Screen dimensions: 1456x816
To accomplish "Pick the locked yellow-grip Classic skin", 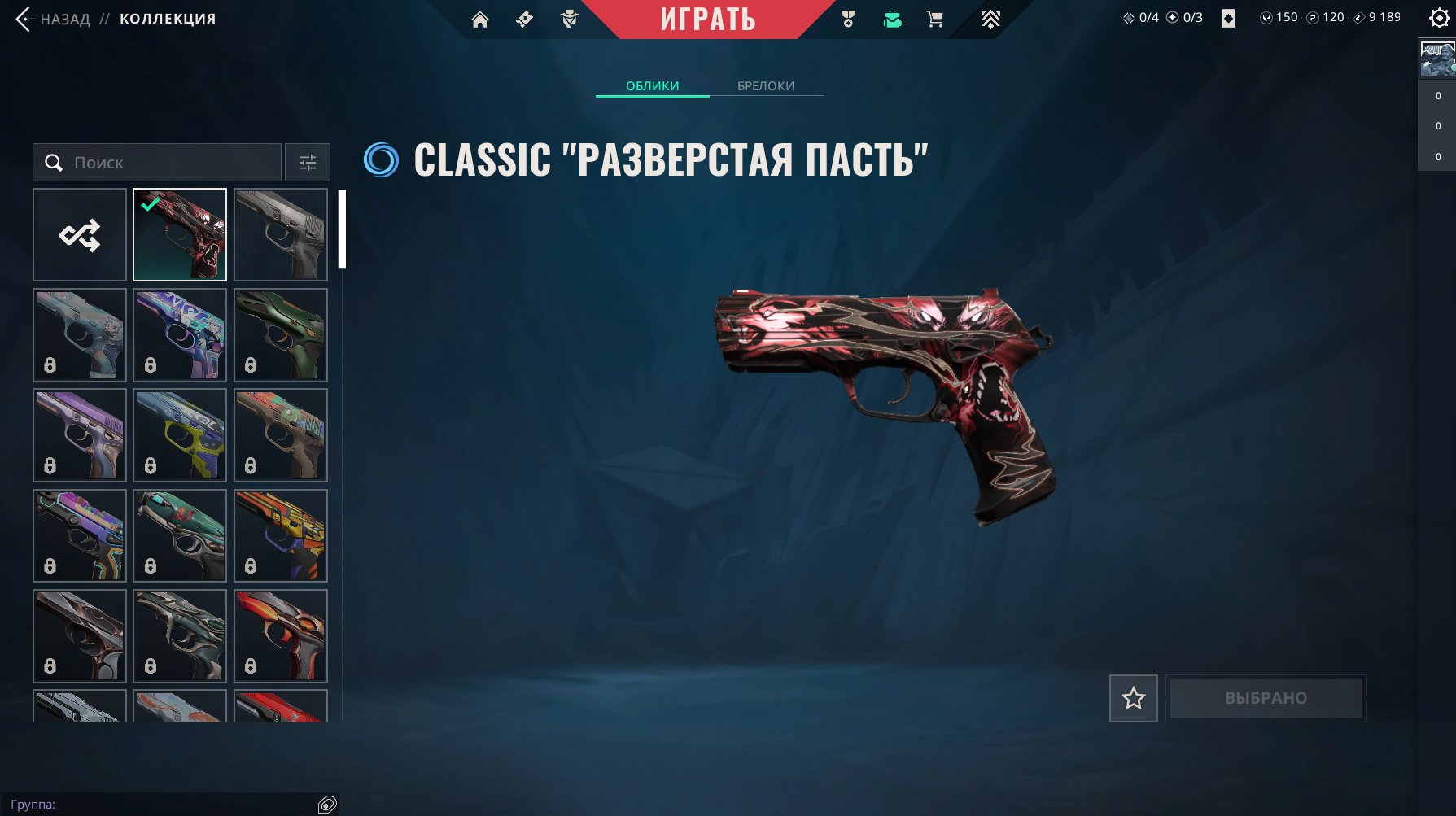I will pyautogui.click(x=180, y=435).
